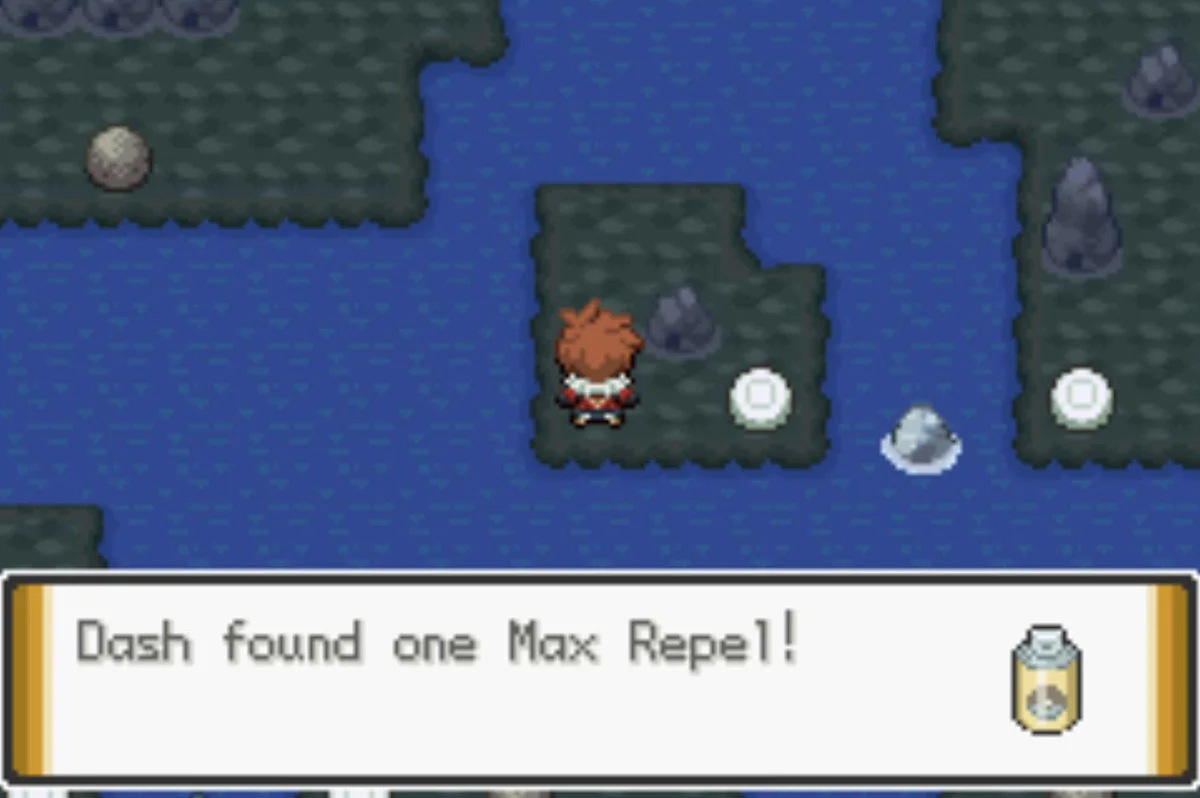Click the Max Repel item icon
This screenshot has height=798, width=1200.
coord(1046,679)
